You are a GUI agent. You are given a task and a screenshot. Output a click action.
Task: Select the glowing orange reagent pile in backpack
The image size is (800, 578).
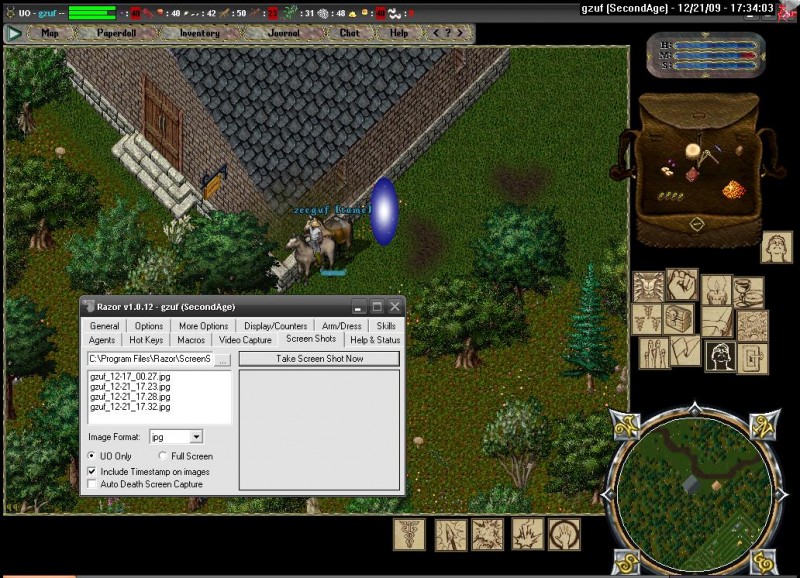[734, 189]
